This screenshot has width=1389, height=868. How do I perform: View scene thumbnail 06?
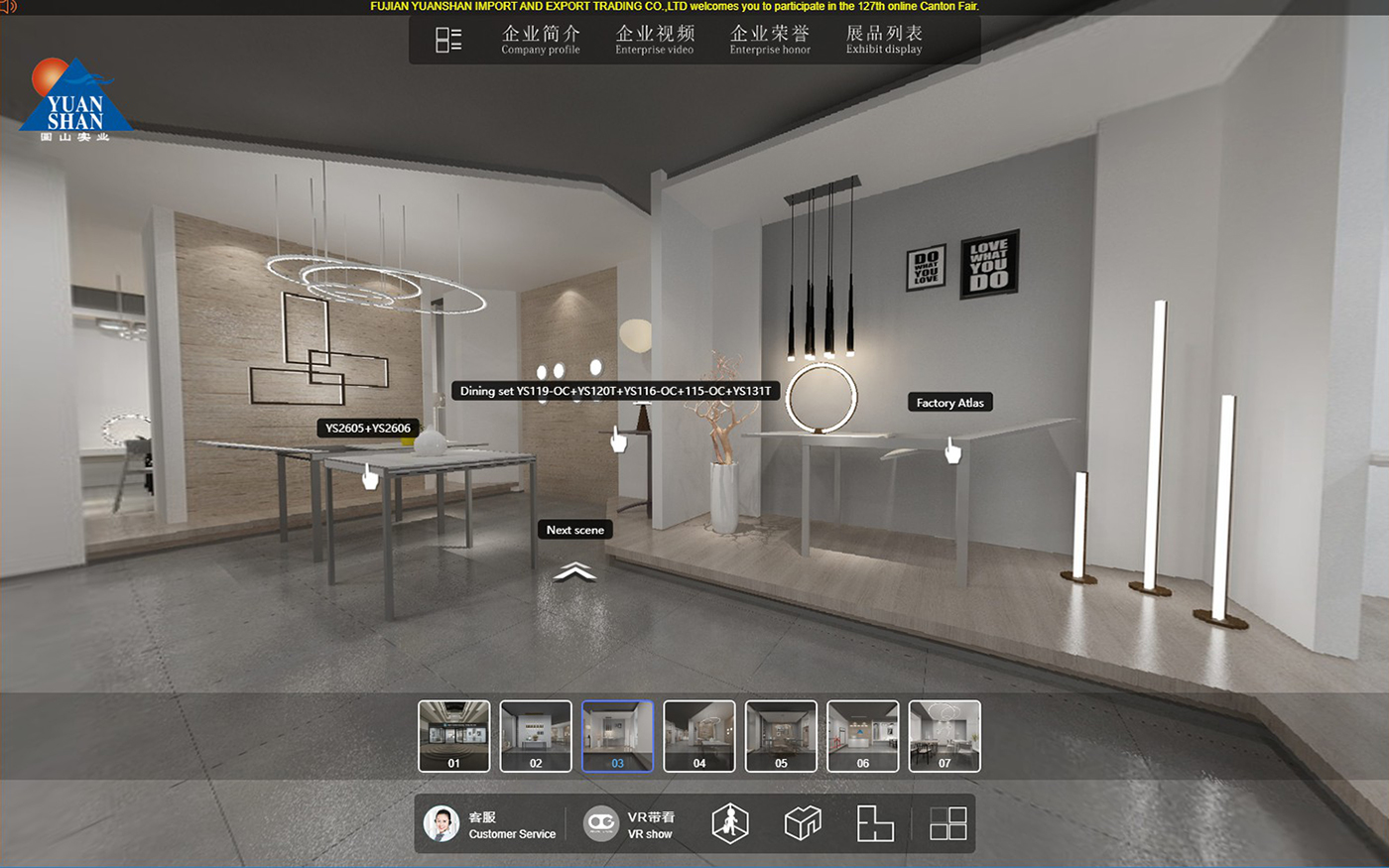click(x=863, y=736)
